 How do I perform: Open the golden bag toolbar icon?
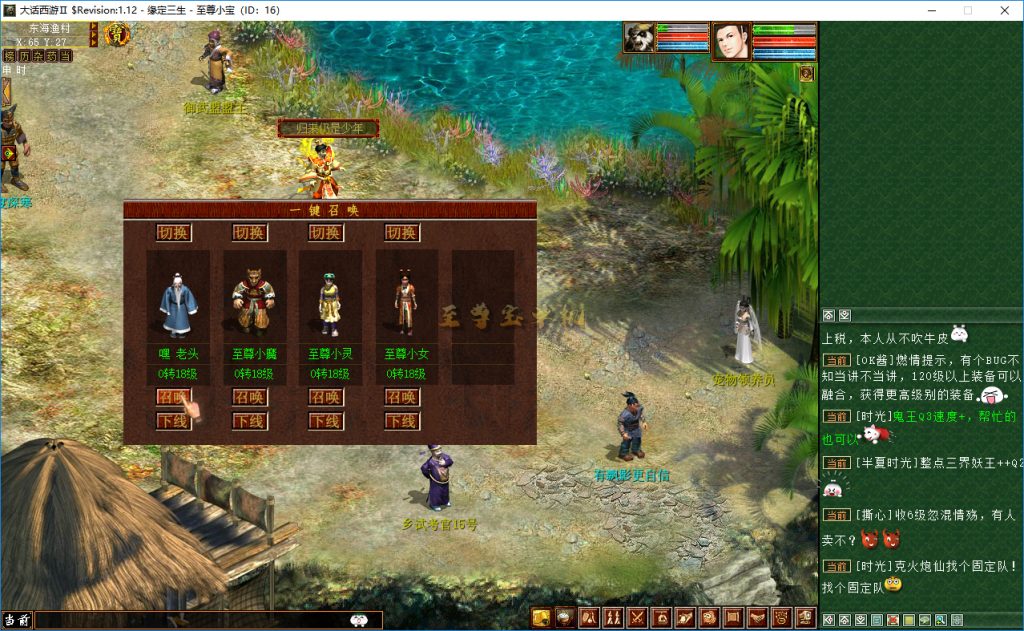pos(541,617)
